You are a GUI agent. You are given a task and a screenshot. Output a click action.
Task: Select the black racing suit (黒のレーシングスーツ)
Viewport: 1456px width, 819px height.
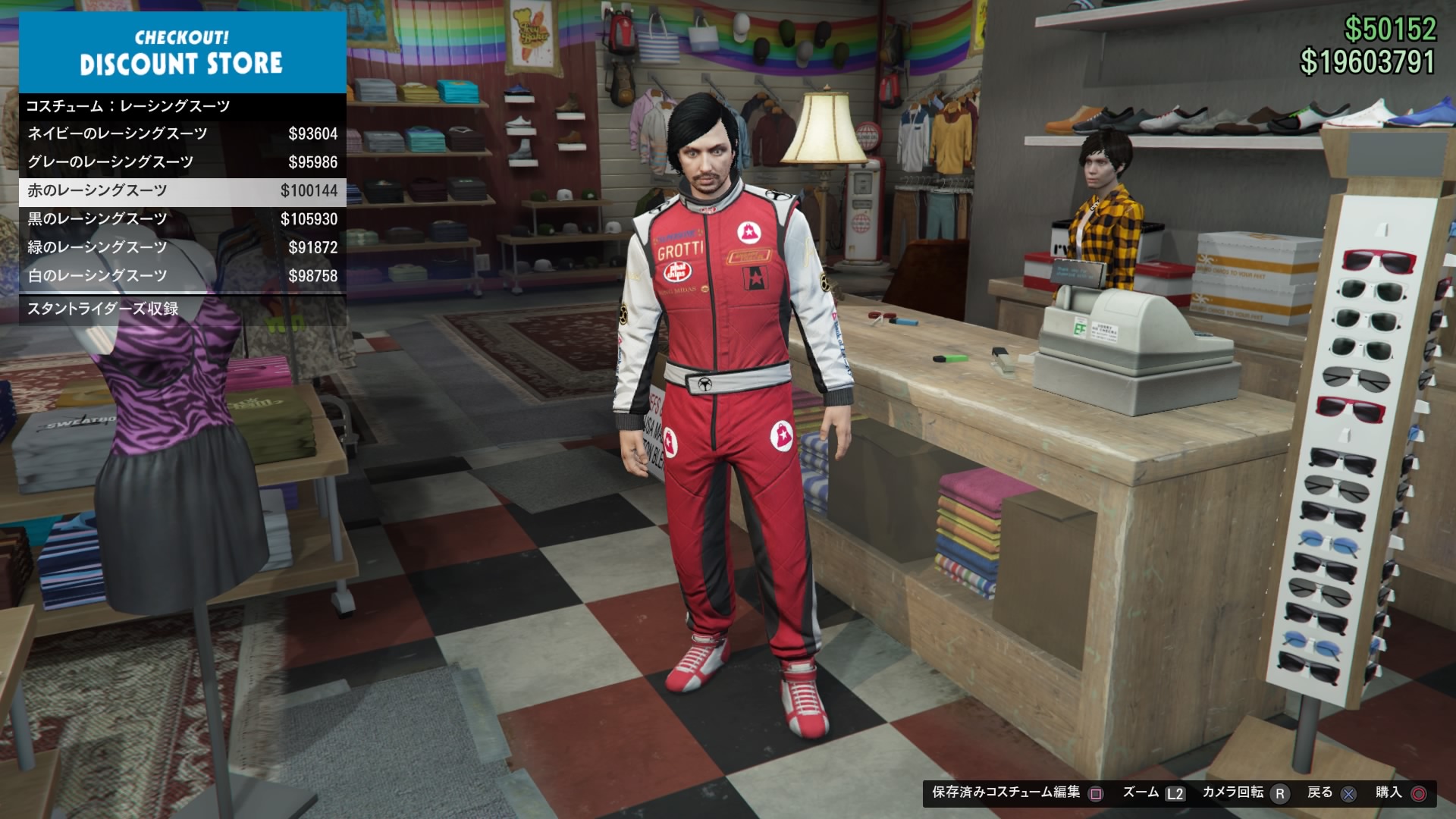(x=182, y=219)
